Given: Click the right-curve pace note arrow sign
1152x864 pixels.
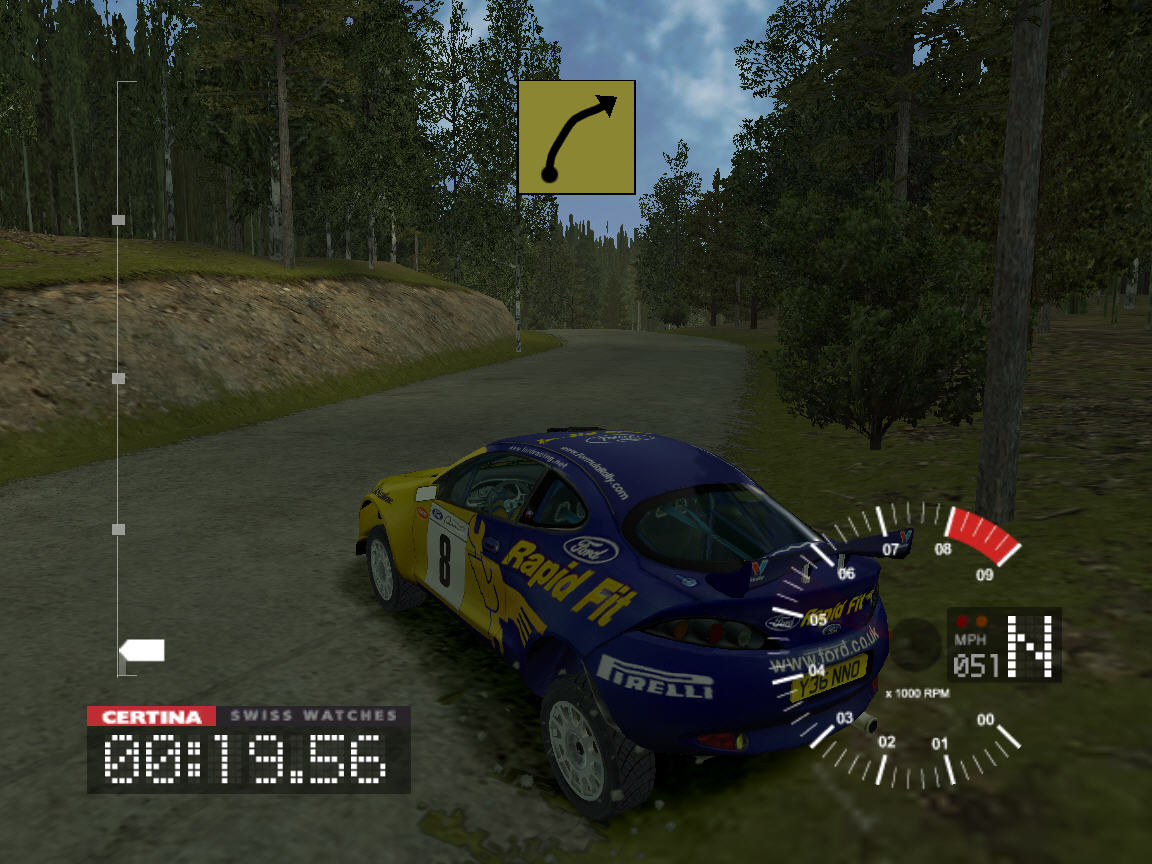Looking at the screenshot, I should point(577,137).
